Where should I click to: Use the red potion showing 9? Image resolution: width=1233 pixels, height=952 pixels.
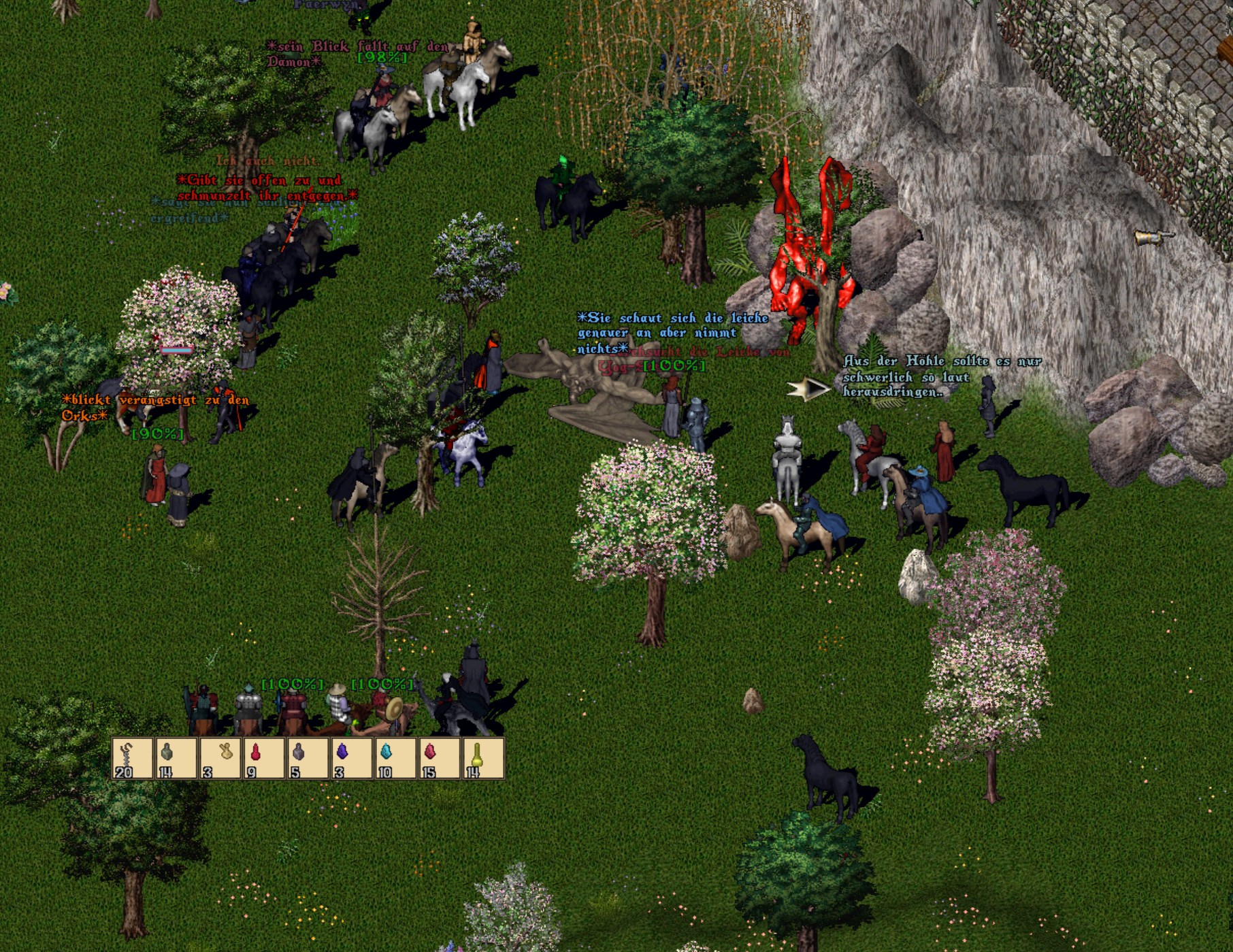264,757
